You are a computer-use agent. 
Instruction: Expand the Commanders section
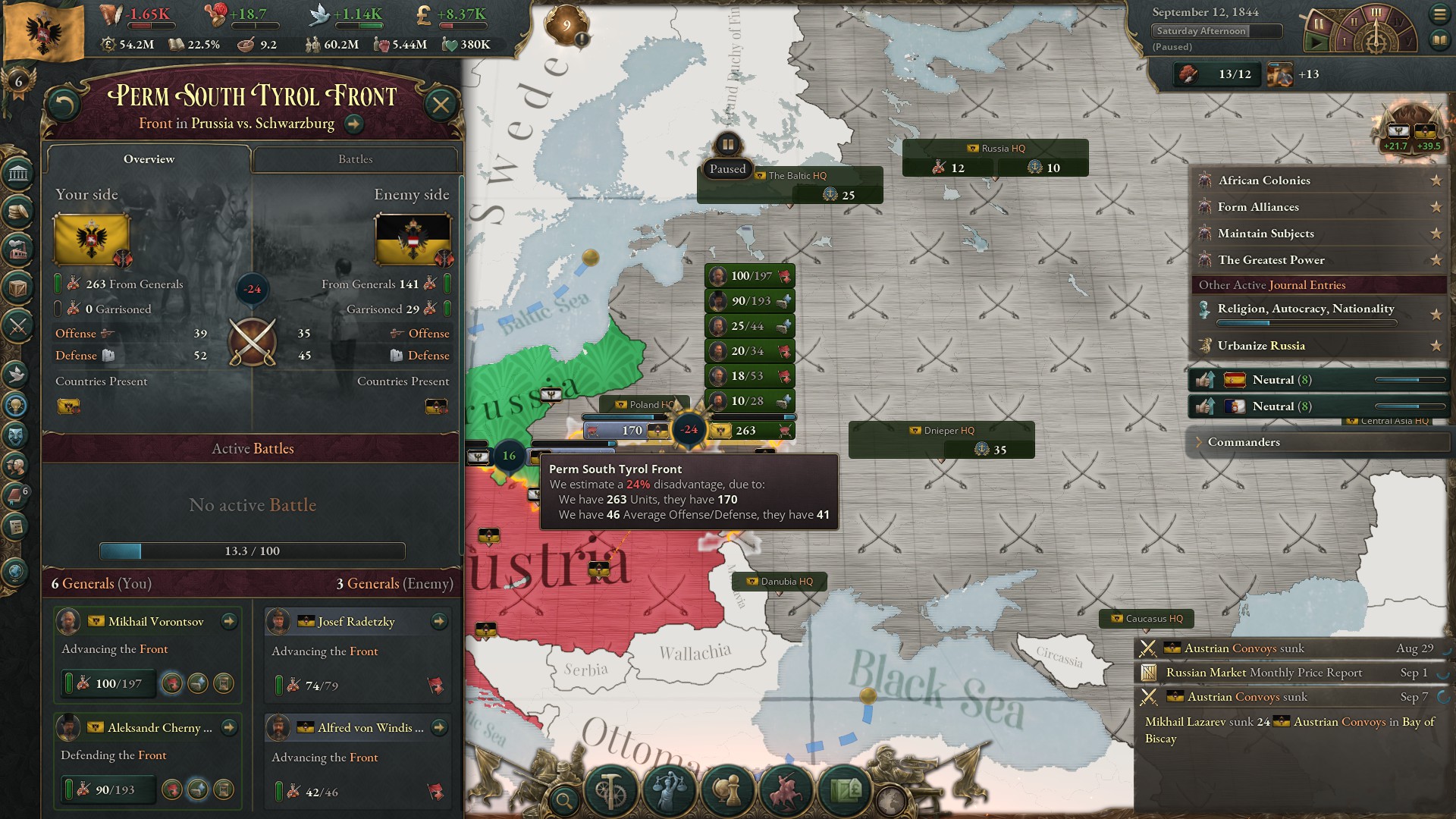tap(1244, 442)
